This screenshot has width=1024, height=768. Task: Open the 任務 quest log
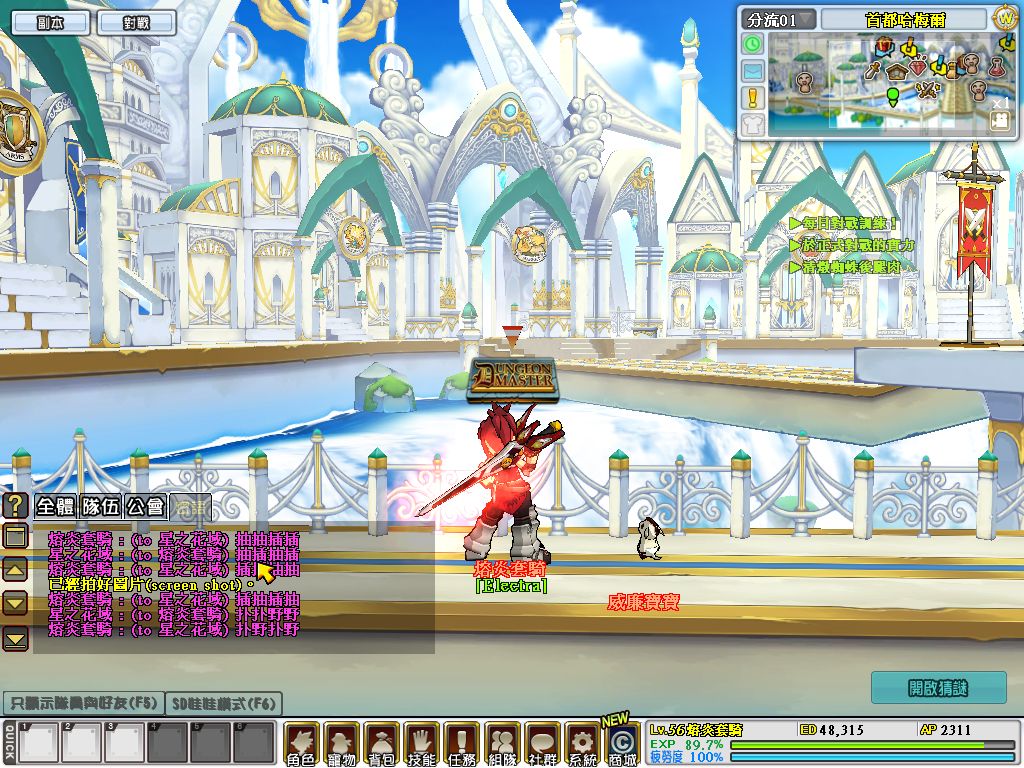pyautogui.click(x=461, y=744)
